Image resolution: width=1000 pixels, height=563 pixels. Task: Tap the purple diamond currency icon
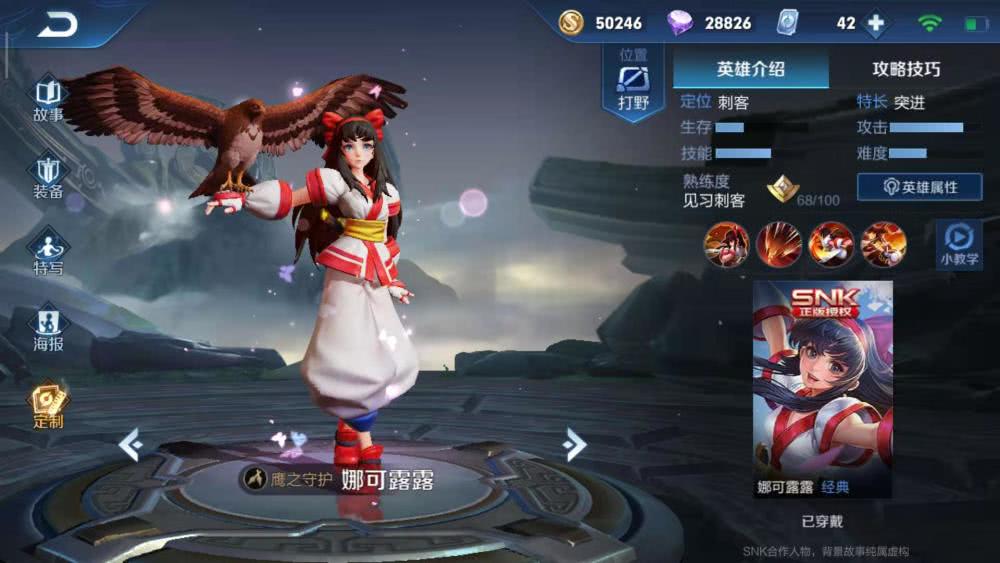coord(680,23)
